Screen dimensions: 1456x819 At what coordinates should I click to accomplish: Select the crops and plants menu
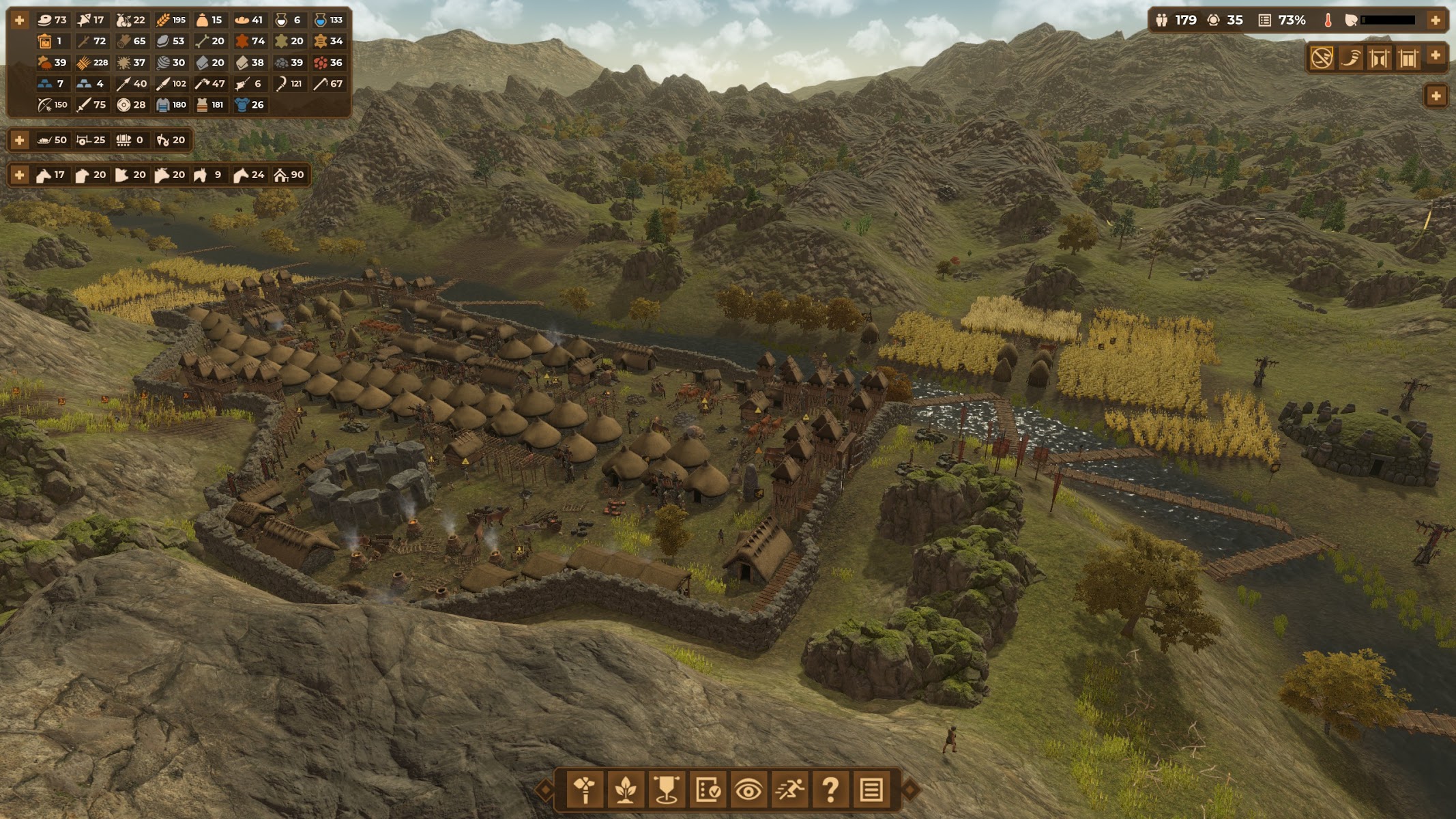(626, 790)
